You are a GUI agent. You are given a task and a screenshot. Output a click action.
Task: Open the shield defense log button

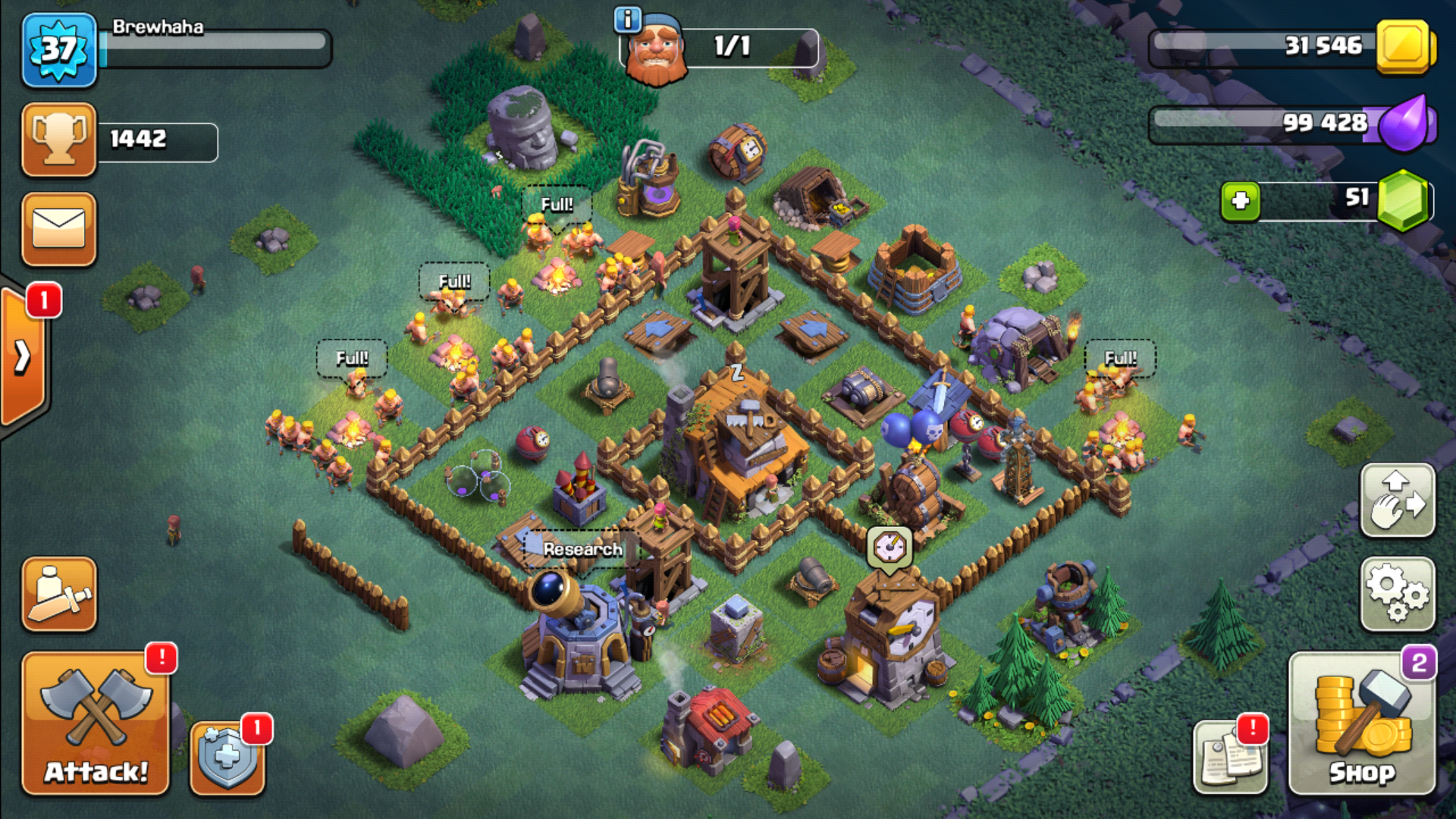tap(227, 757)
